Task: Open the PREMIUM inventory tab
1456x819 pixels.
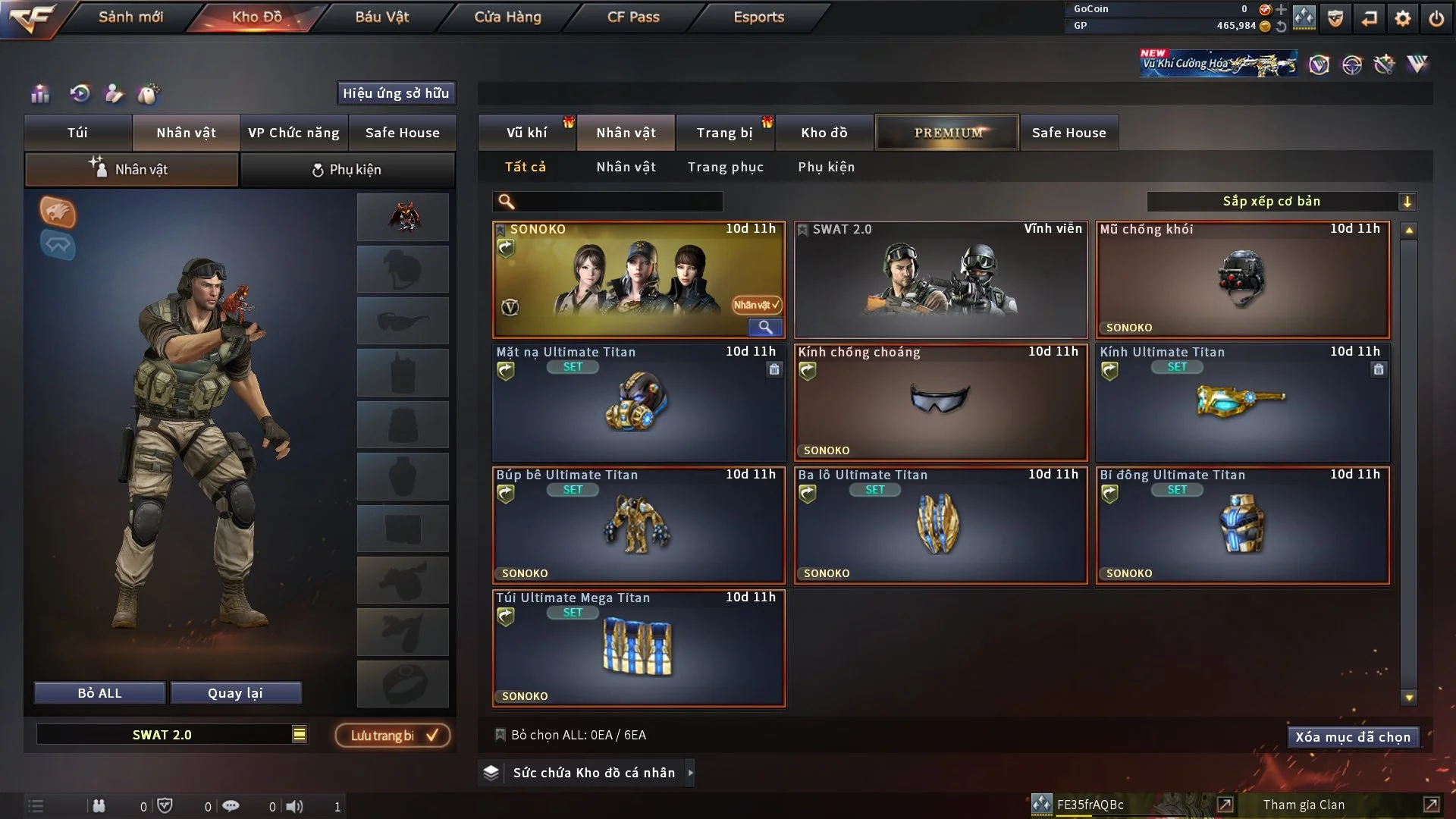Action: pyautogui.click(x=947, y=133)
